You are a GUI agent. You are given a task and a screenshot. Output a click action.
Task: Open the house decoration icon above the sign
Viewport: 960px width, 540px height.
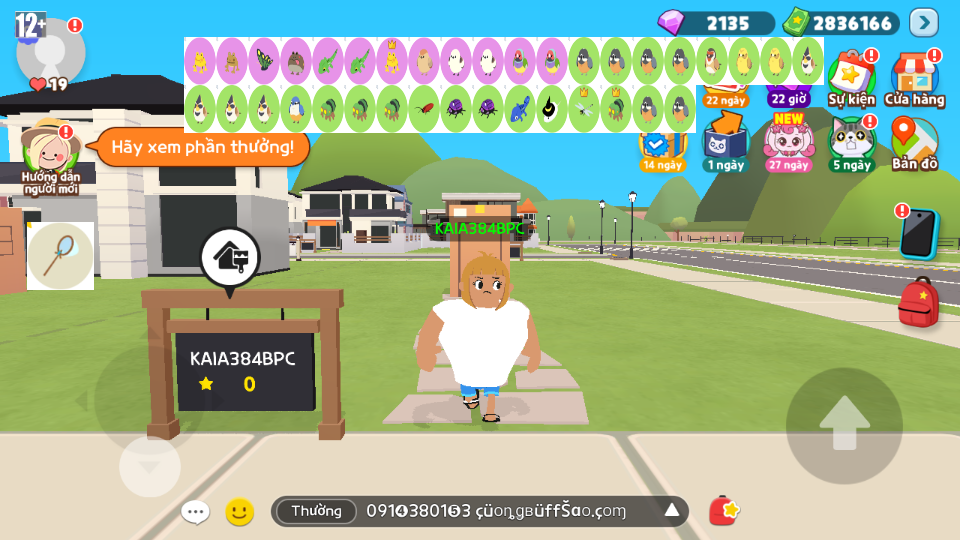pos(230,258)
